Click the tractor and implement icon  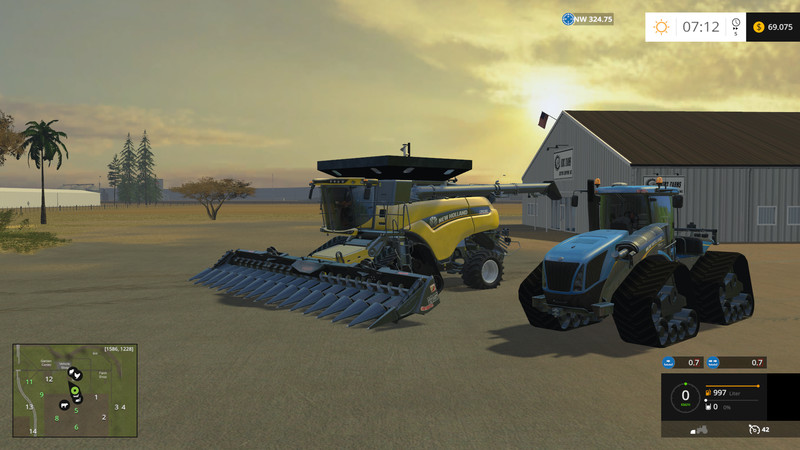pos(699,429)
